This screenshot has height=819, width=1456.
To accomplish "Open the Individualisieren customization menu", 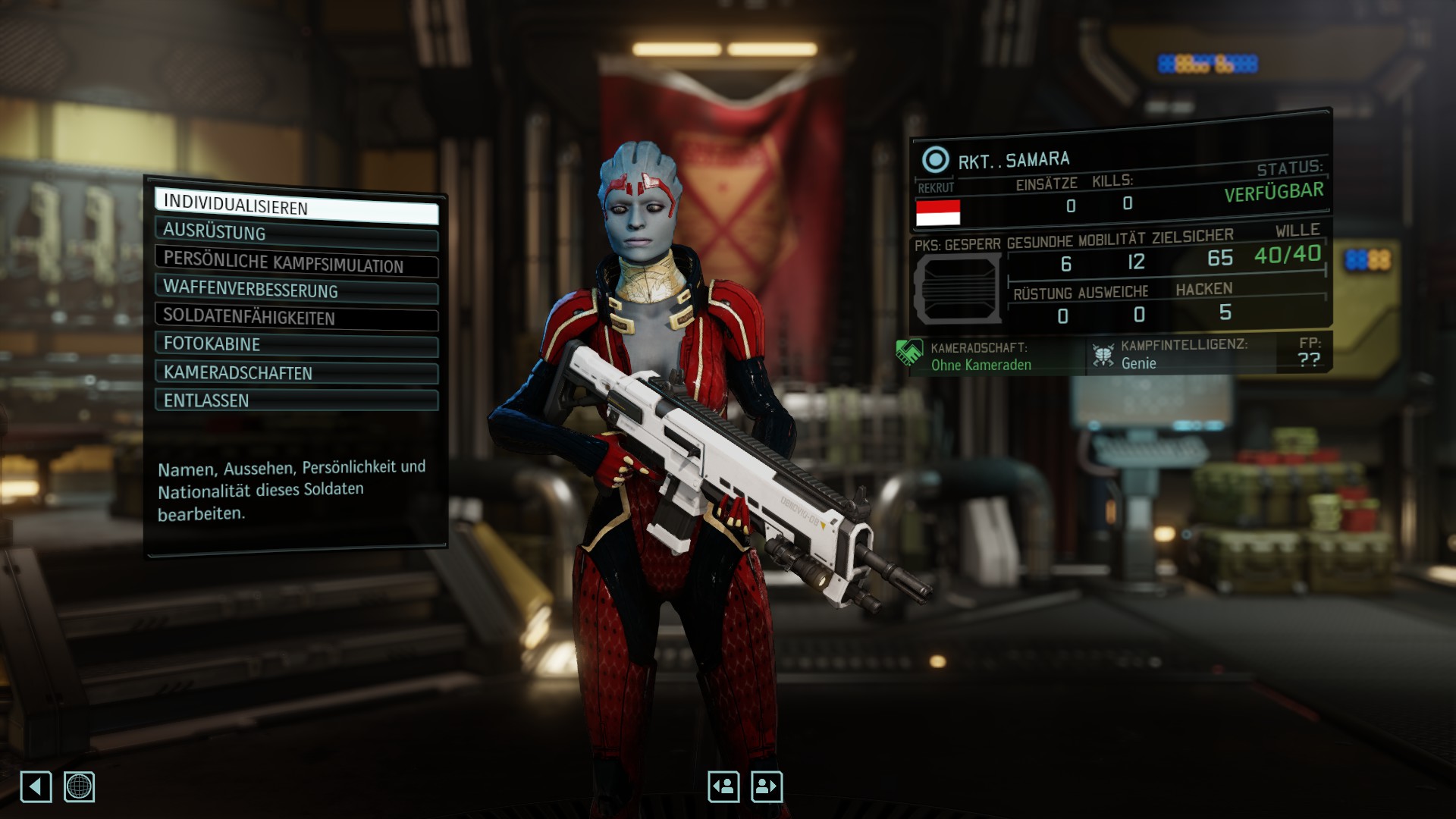I will pos(296,206).
